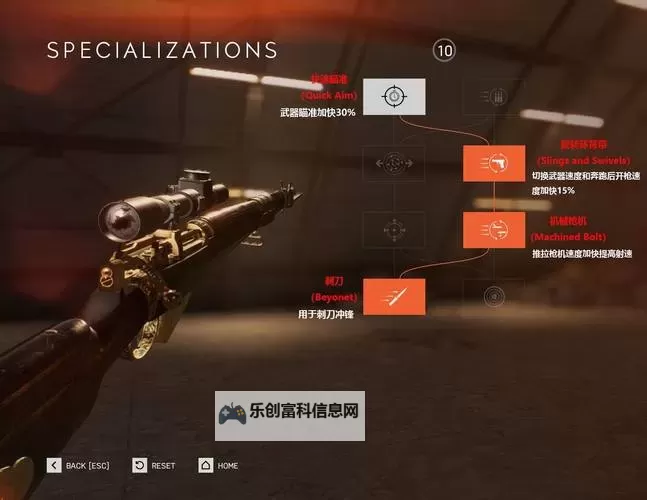The height and width of the screenshot is (500, 647).
Task: Choose the Slings and Swivels specialization
Action: pyautogui.click(x=494, y=163)
